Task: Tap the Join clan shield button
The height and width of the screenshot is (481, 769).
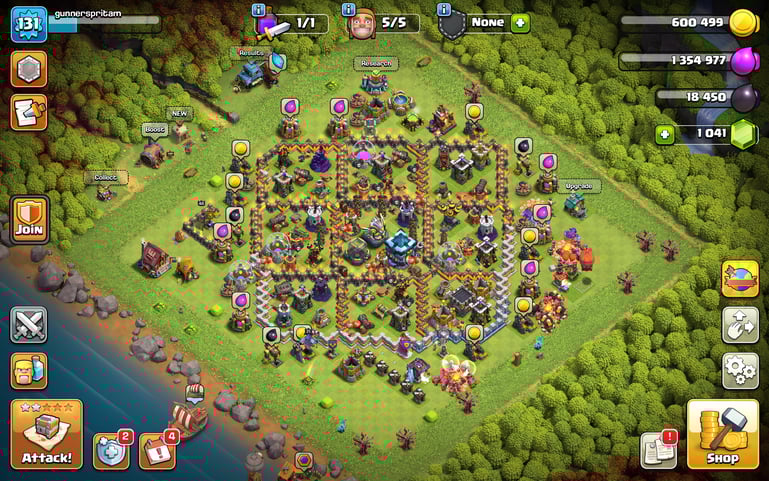Action: (29, 216)
